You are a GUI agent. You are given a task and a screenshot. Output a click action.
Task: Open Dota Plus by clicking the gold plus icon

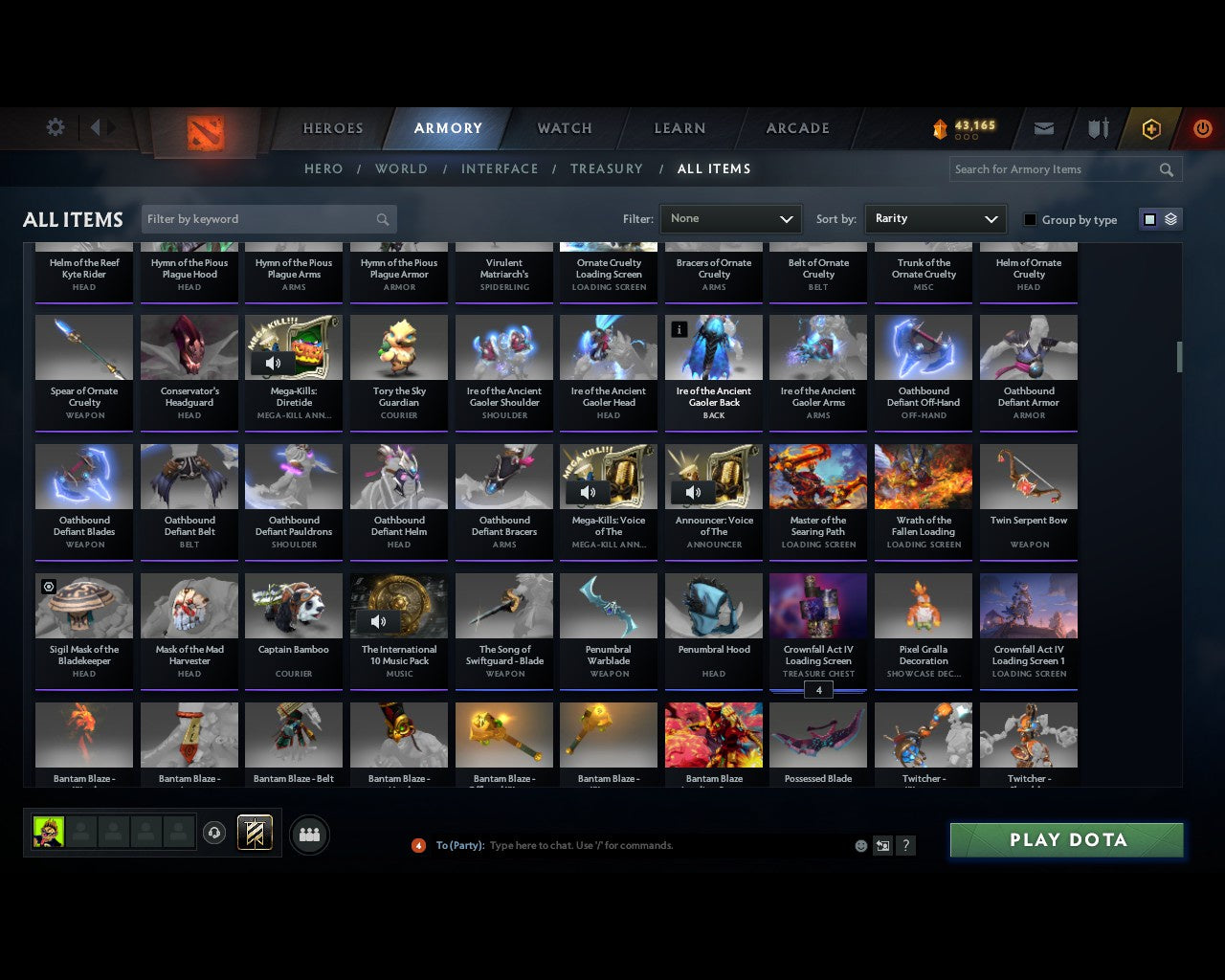(1150, 128)
